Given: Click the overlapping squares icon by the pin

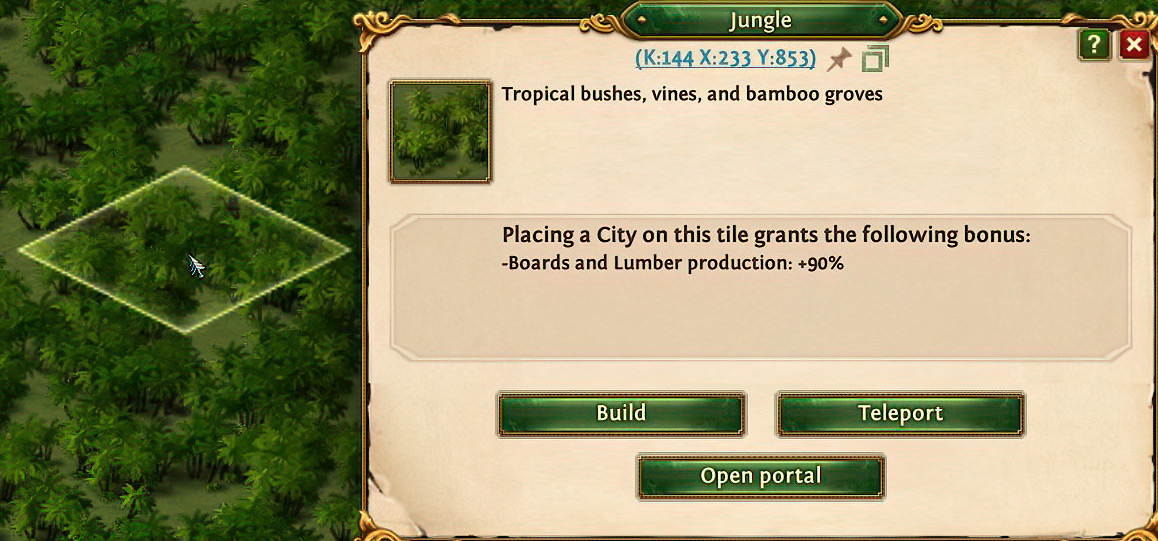Looking at the screenshot, I should 875,59.
